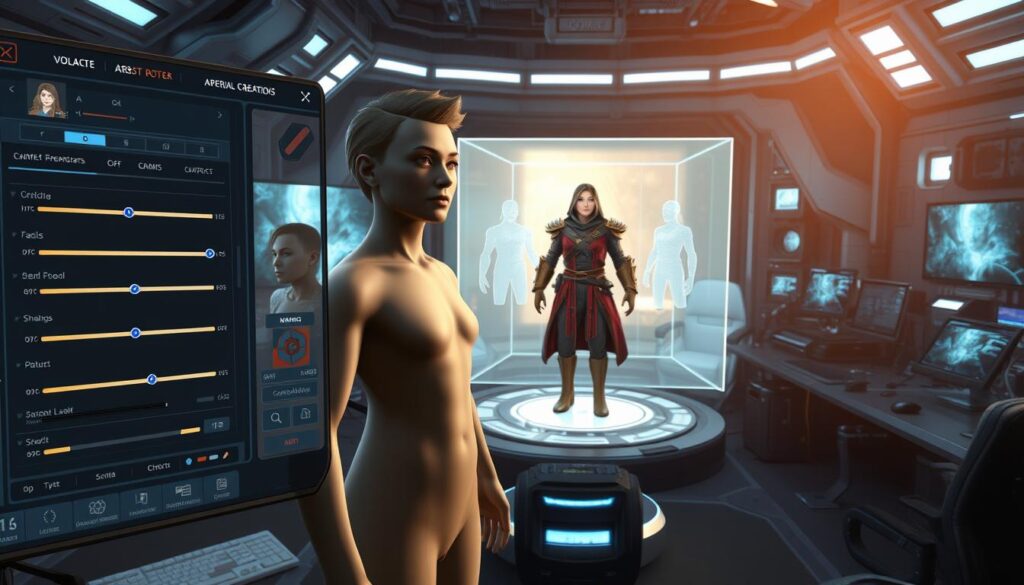
Task: Go to the previous character with left arrow
Action: click(11, 89)
